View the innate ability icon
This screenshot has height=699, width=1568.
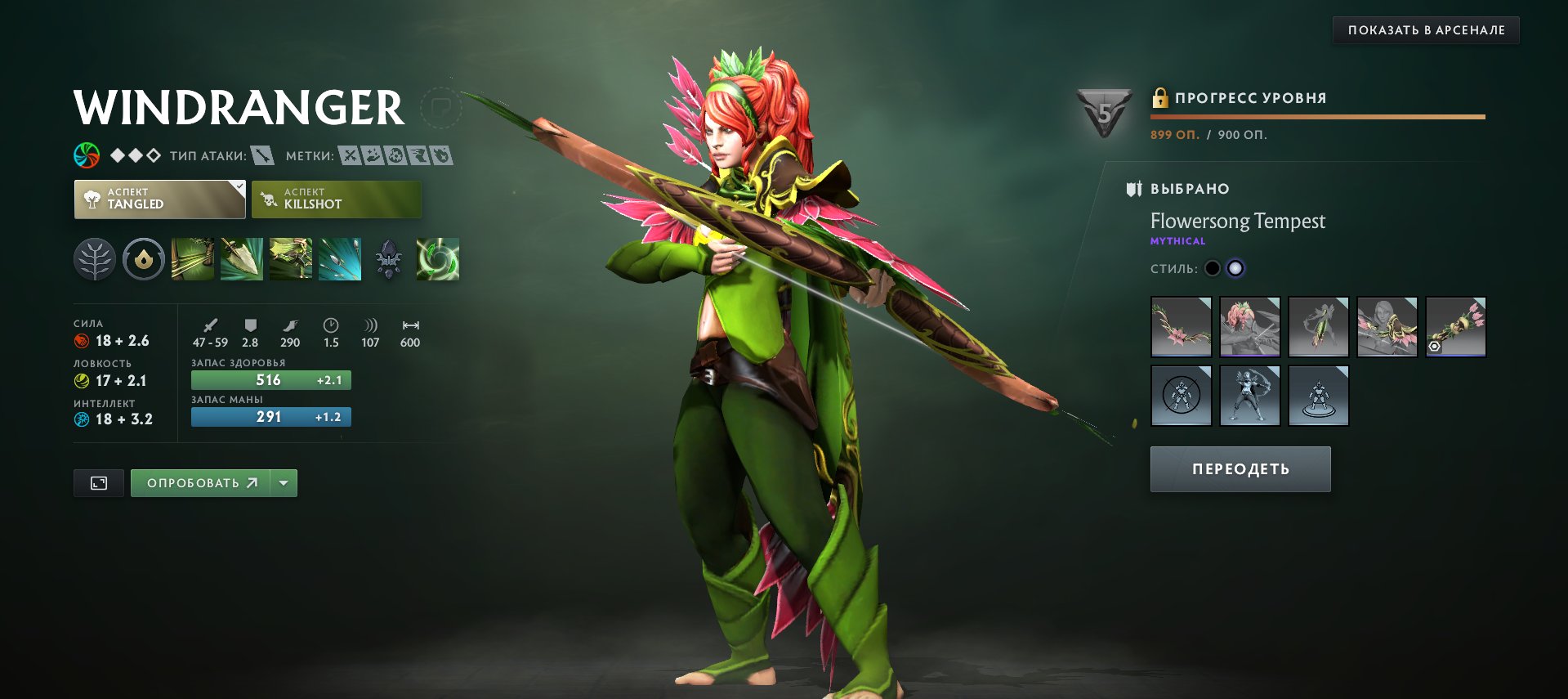tap(143, 260)
